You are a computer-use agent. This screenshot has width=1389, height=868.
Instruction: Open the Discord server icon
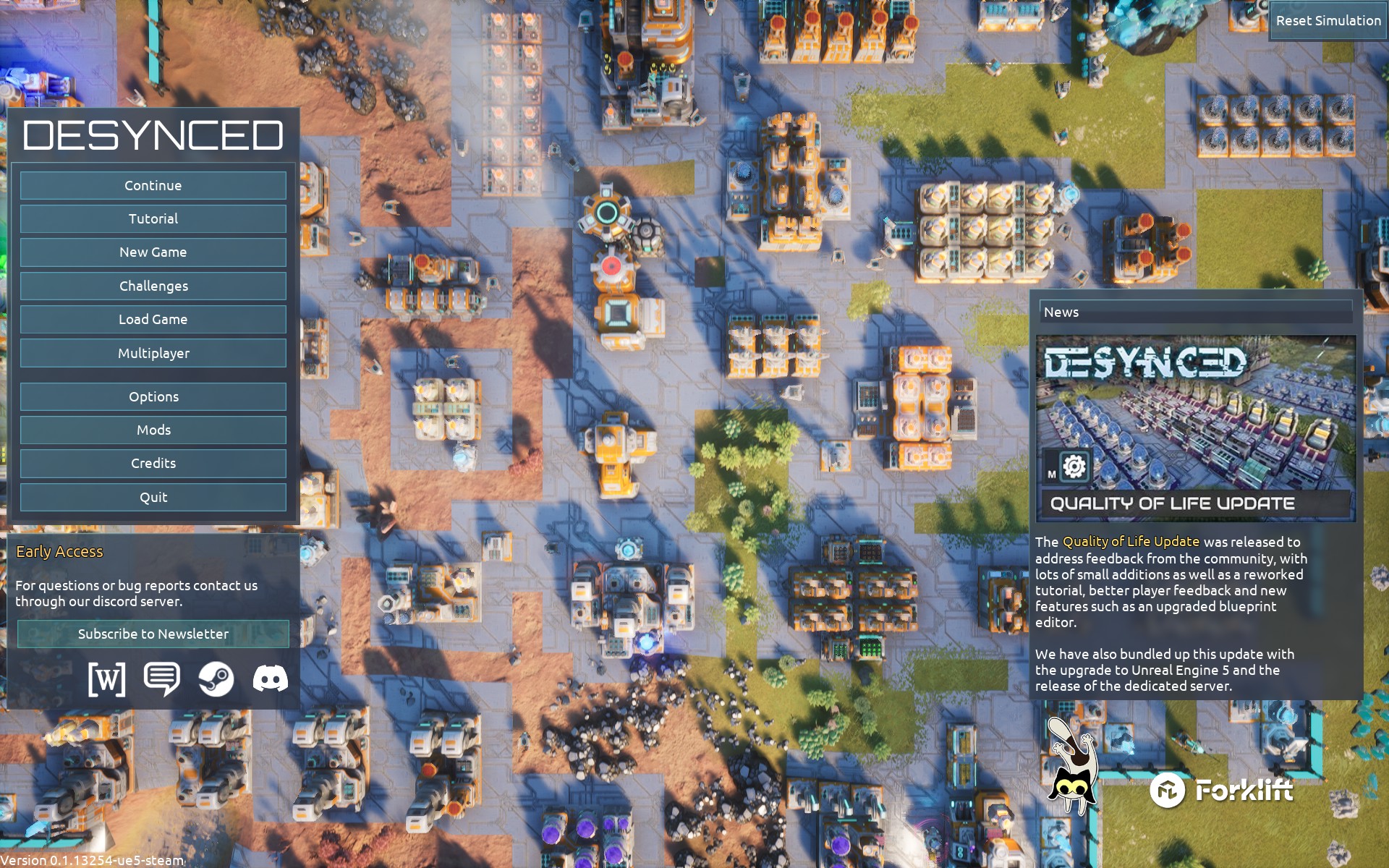[x=271, y=679]
